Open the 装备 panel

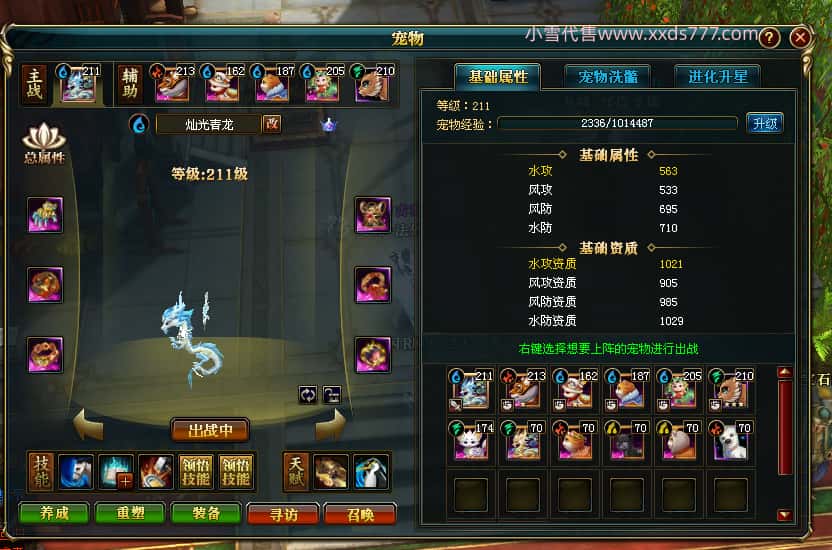tap(206, 513)
